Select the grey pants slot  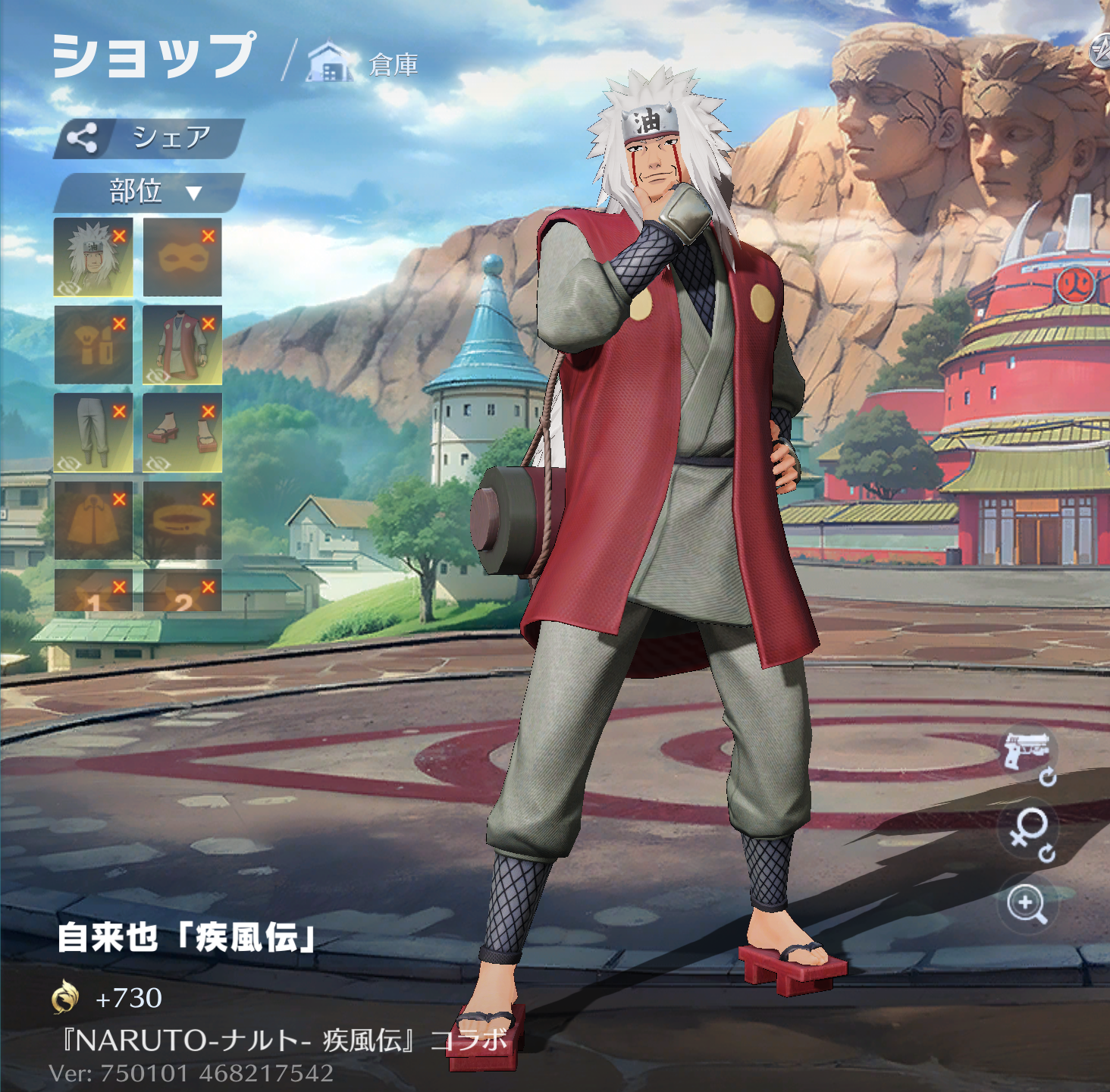[x=92, y=433]
